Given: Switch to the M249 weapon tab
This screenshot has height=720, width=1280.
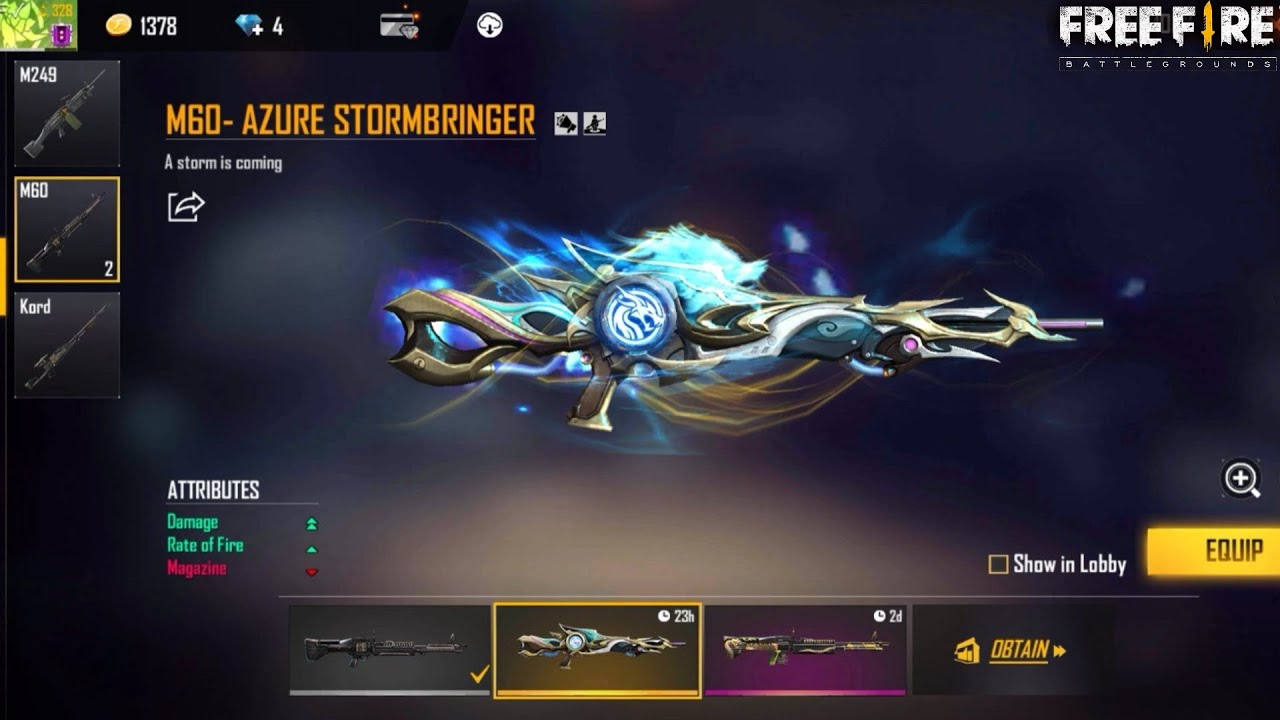Looking at the screenshot, I should coord(66,112).
